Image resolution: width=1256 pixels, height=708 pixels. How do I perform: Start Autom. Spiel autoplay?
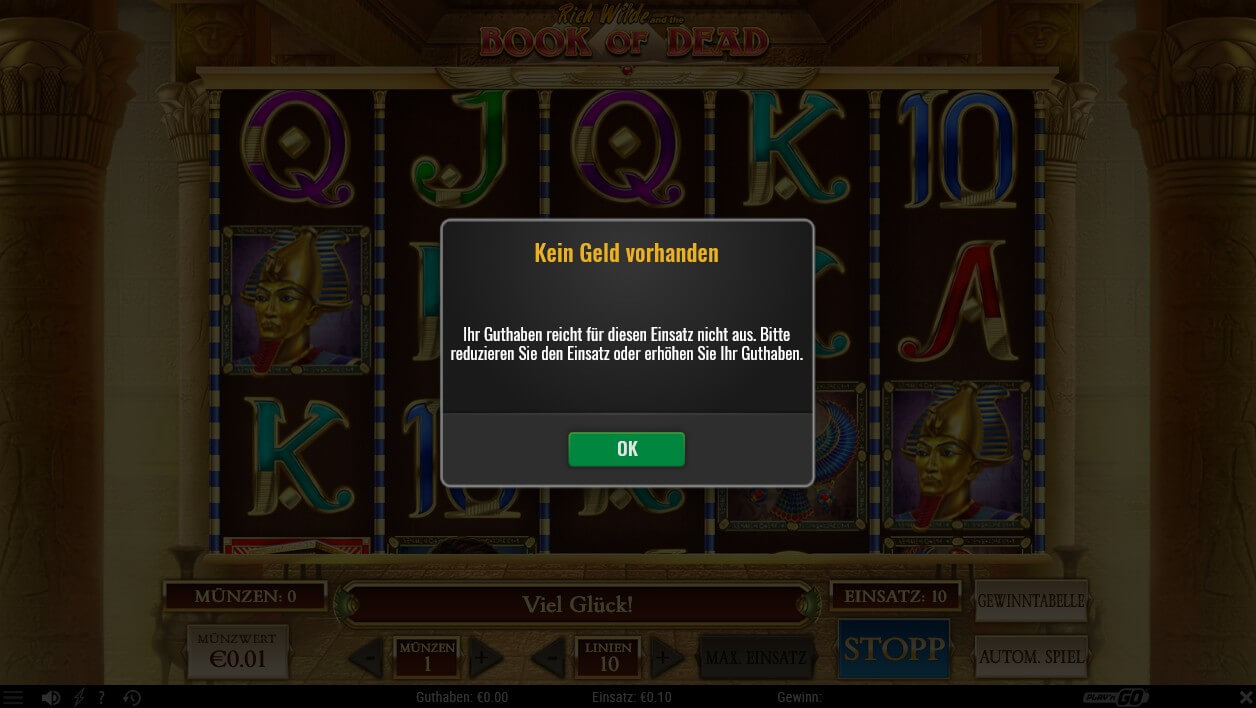1030,657
